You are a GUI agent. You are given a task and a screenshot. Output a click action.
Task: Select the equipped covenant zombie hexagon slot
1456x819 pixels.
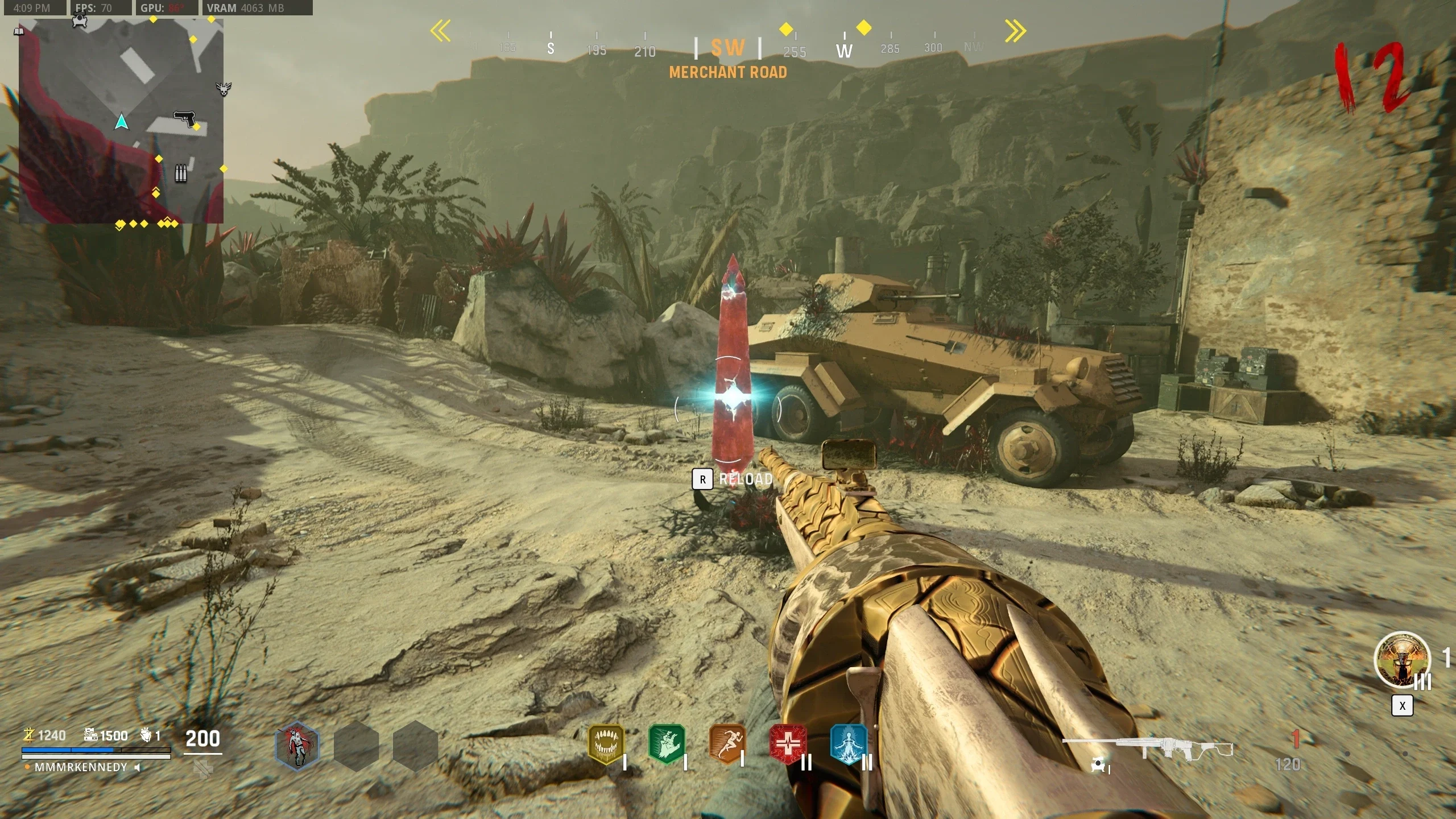pyautogui.click(x=297, y=746)
